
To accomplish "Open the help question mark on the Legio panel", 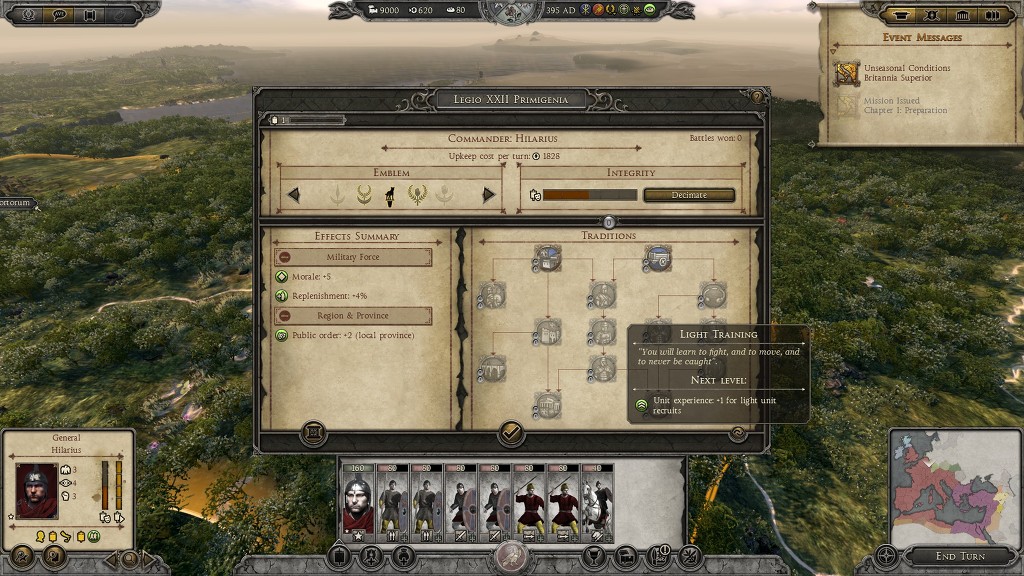I will coord(757,97).
